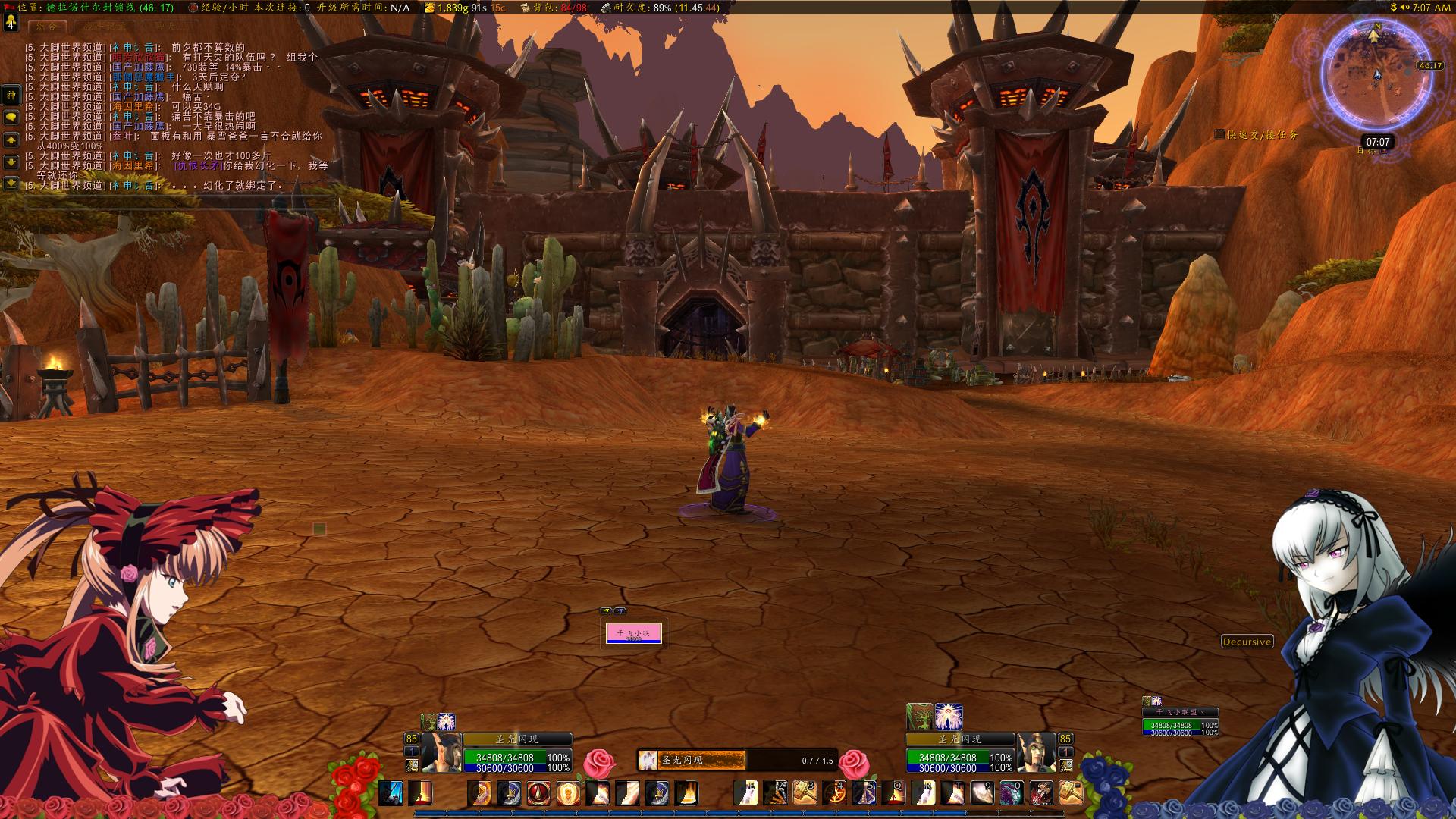Click the 神 button beside the chat
This screenshot has height=819, width=1456.
[11, 96]
